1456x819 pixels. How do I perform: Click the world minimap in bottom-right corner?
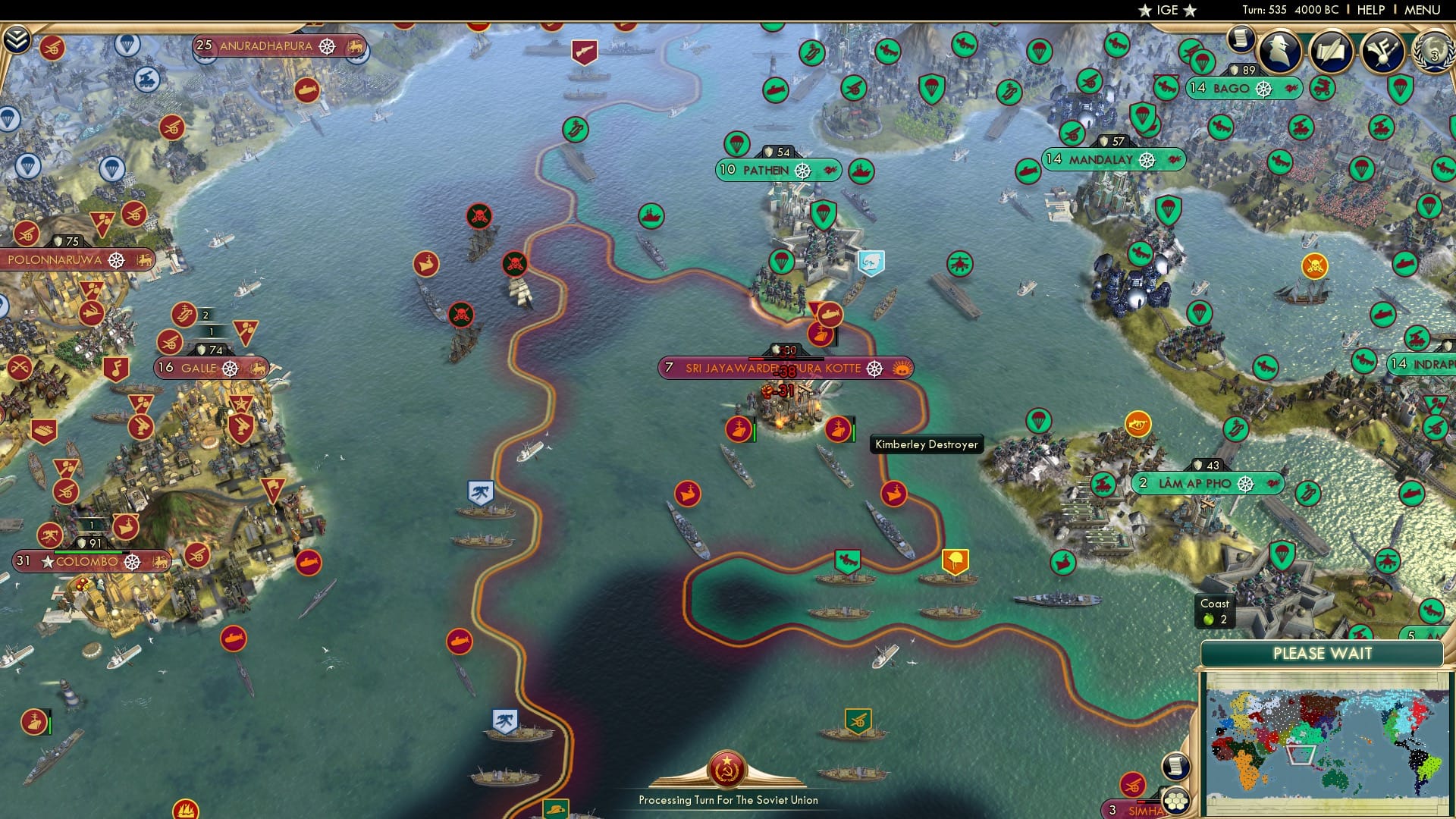point(1323,739)
